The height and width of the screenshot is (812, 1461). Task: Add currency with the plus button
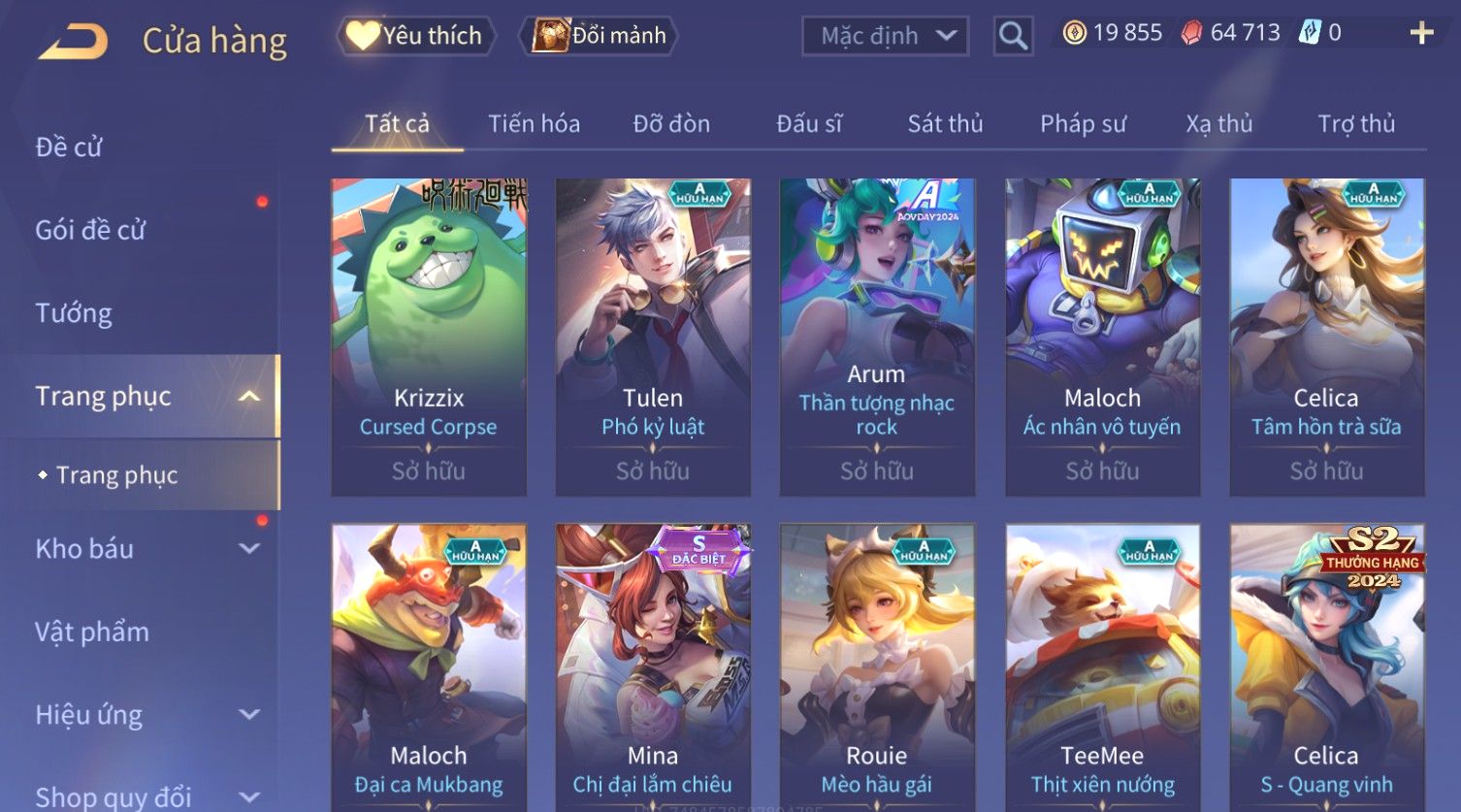click(1421, 34)
